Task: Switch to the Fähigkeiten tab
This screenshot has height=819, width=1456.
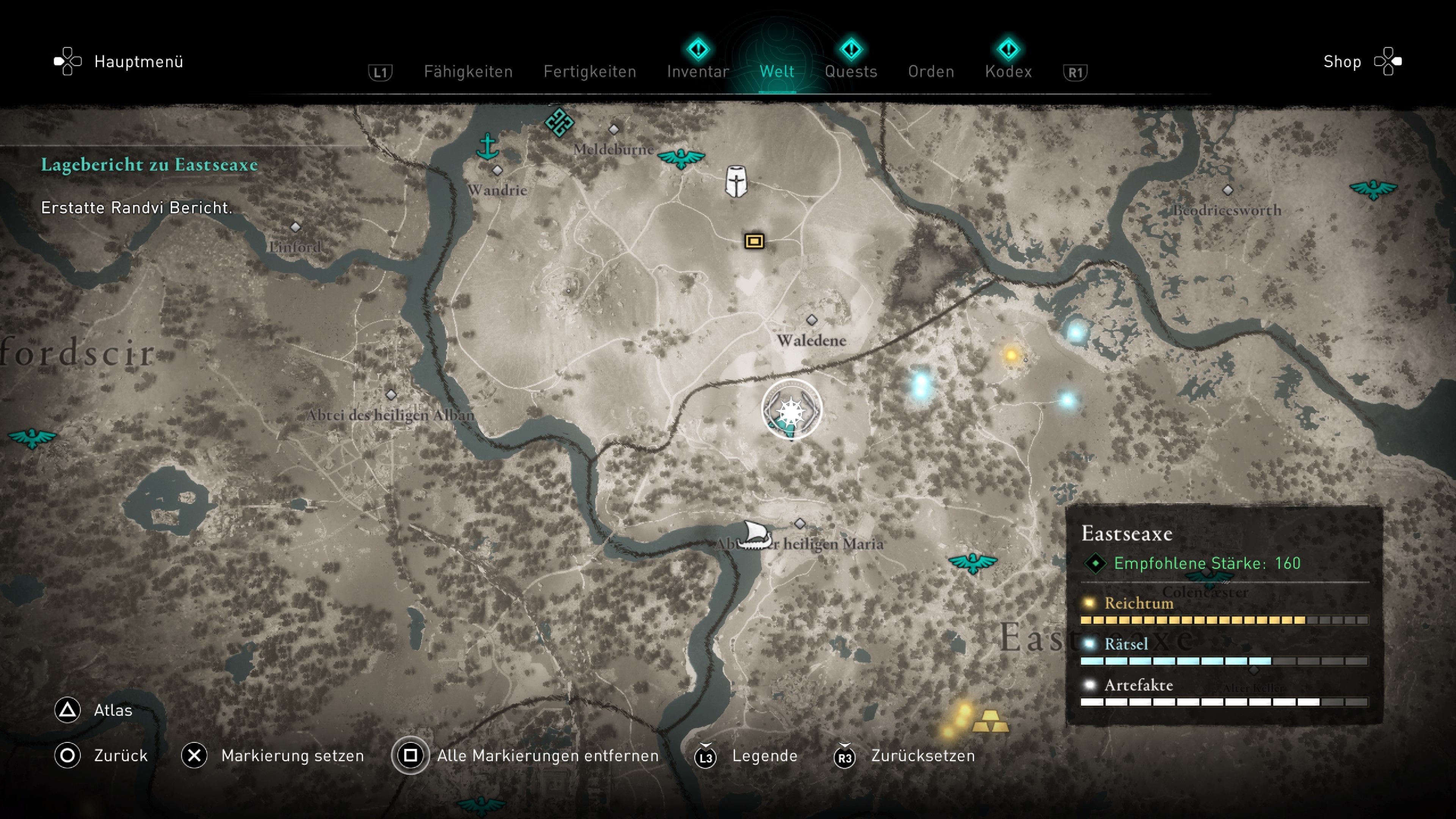Action: click(468, 72)
